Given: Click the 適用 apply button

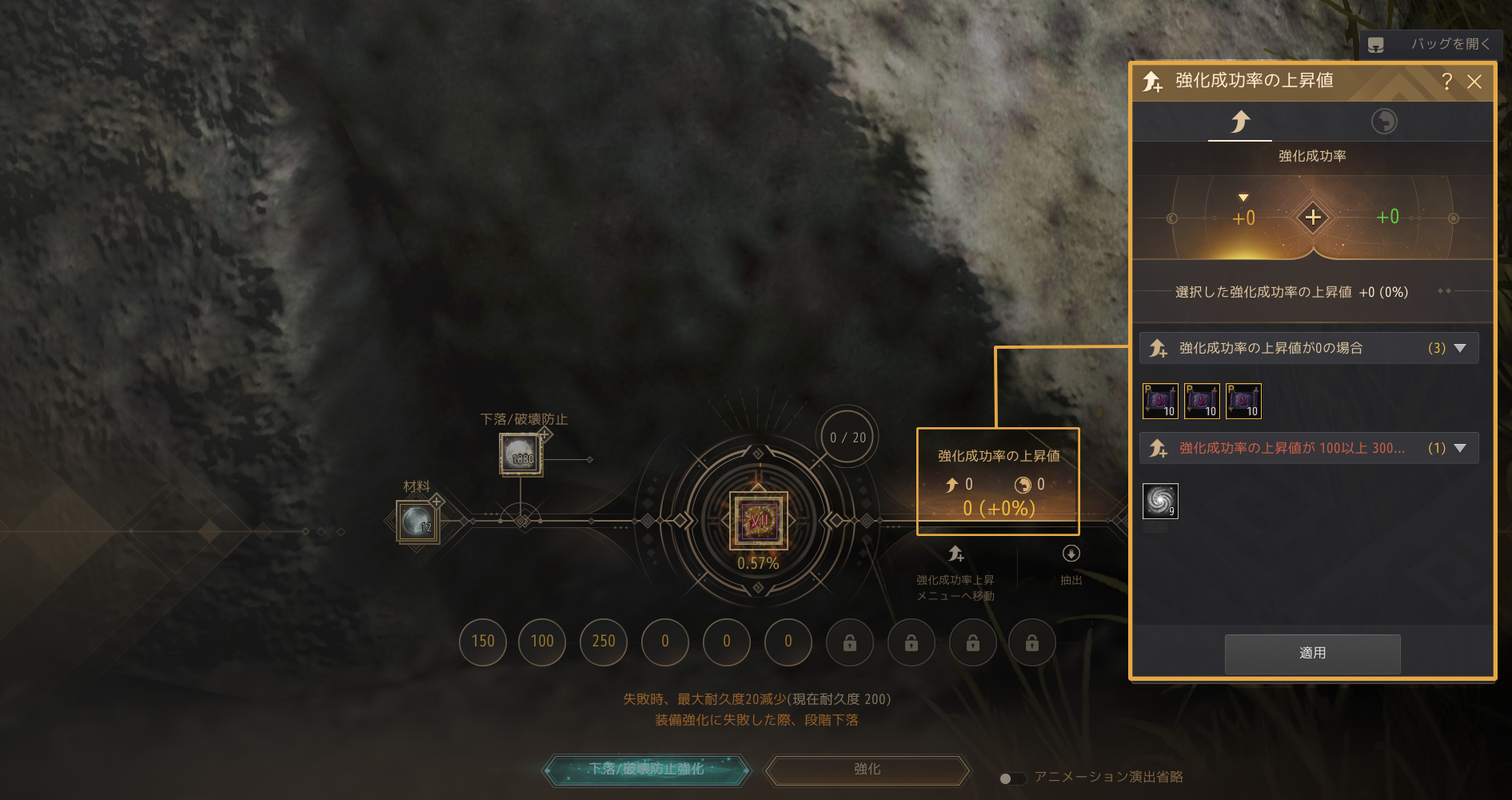Looking at the screenshot, I should (1312, 654).
